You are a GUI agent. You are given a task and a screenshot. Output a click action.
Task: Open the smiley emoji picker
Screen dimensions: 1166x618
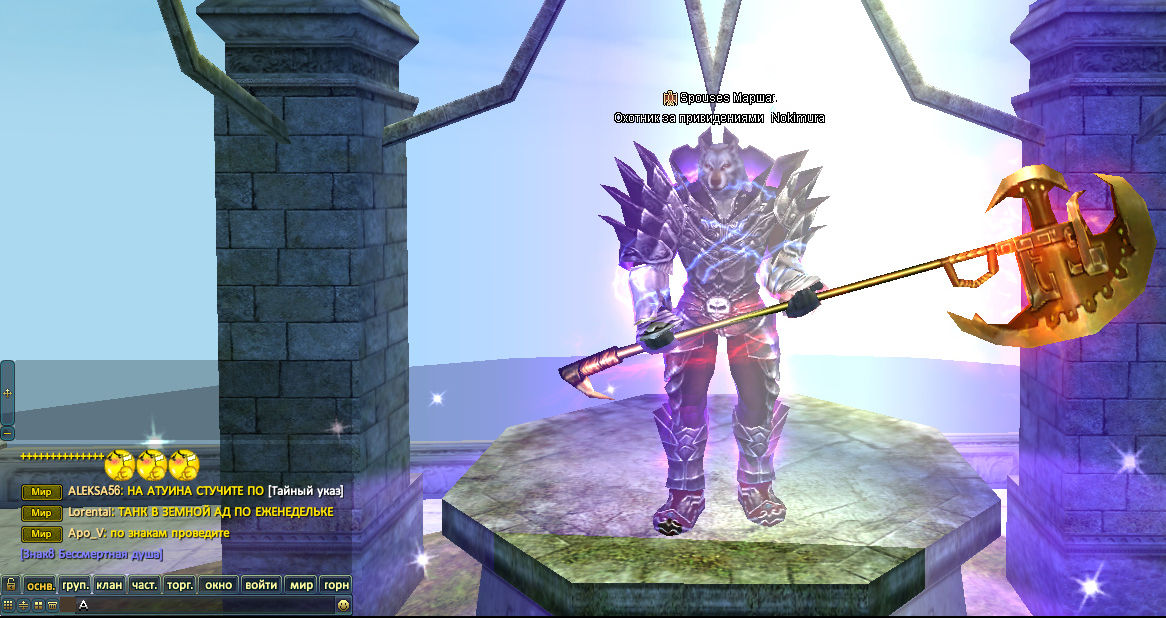point(344,605)
